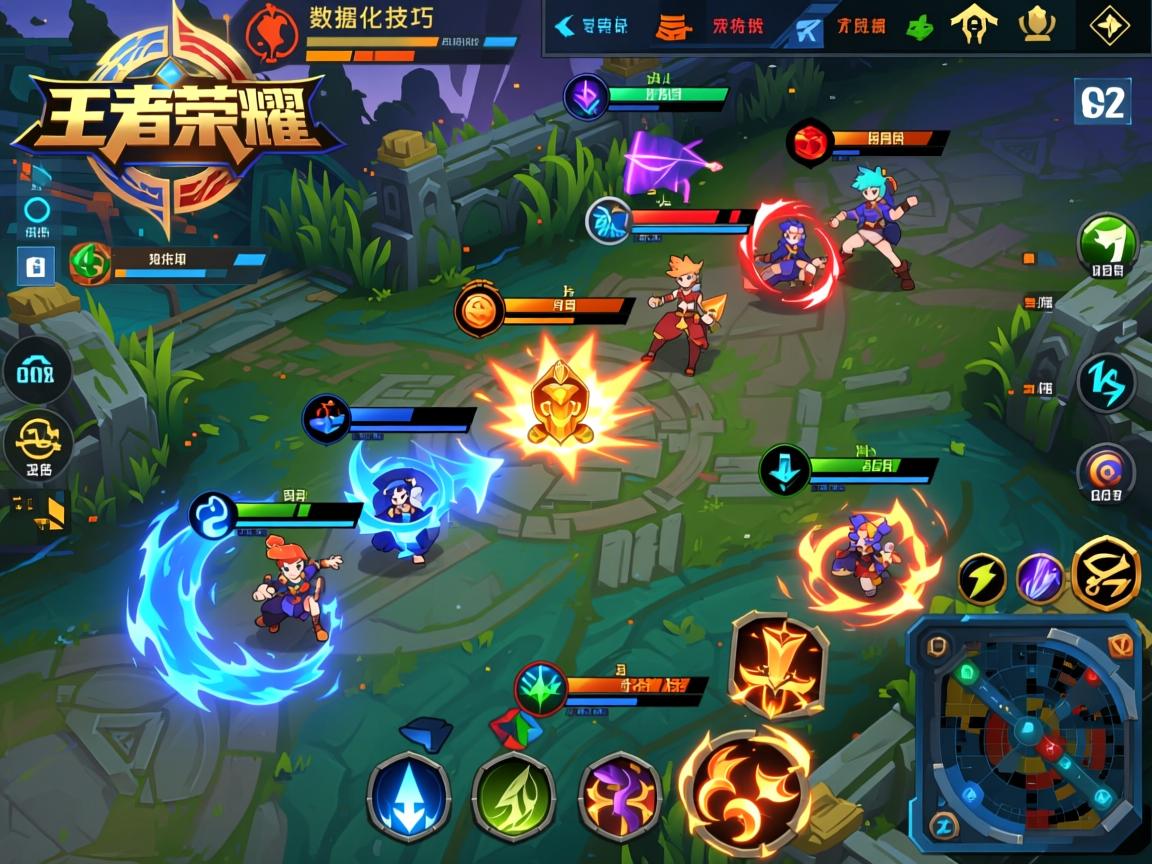Click the orange target ring button
1152x864 pixels.
click(1106, 472)
